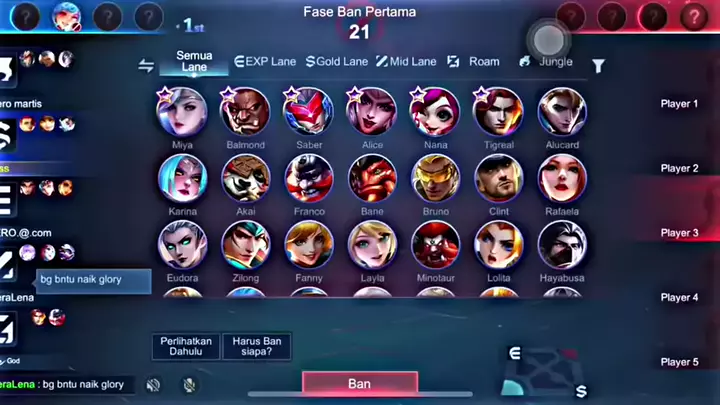Open the hero filter funnel icon
Screen dimensions: 720x405
(x=598, y=66)
